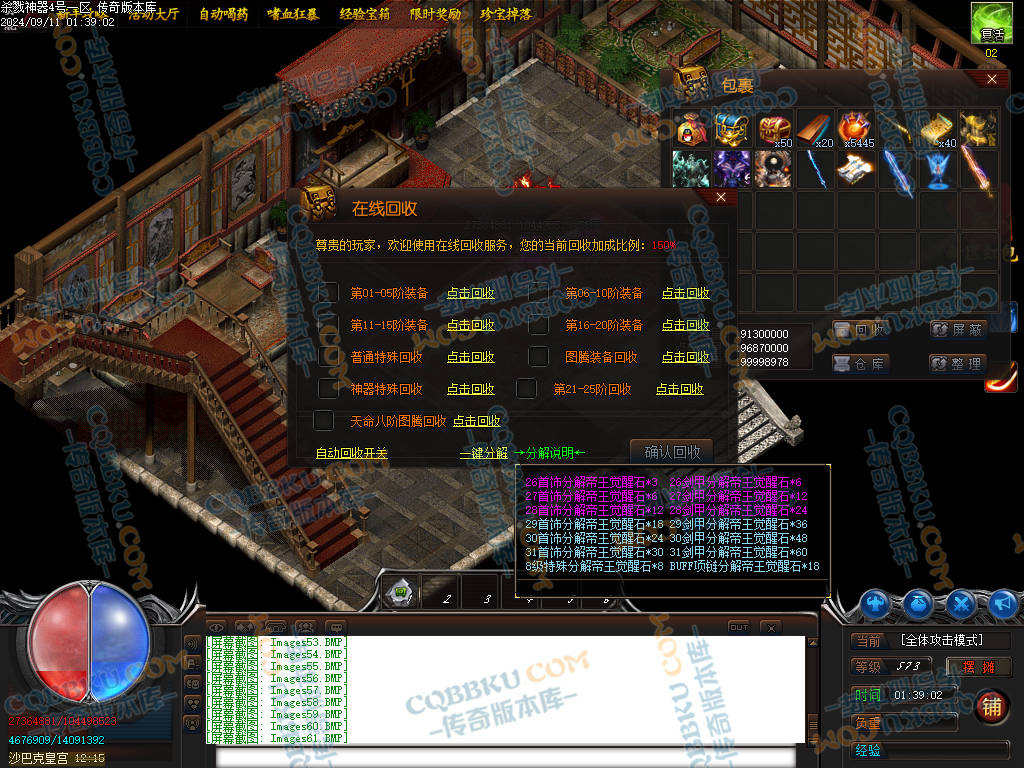The image size is (1024, 768).
Task: Close the 在线回收 recycle window
Action: 720,198
